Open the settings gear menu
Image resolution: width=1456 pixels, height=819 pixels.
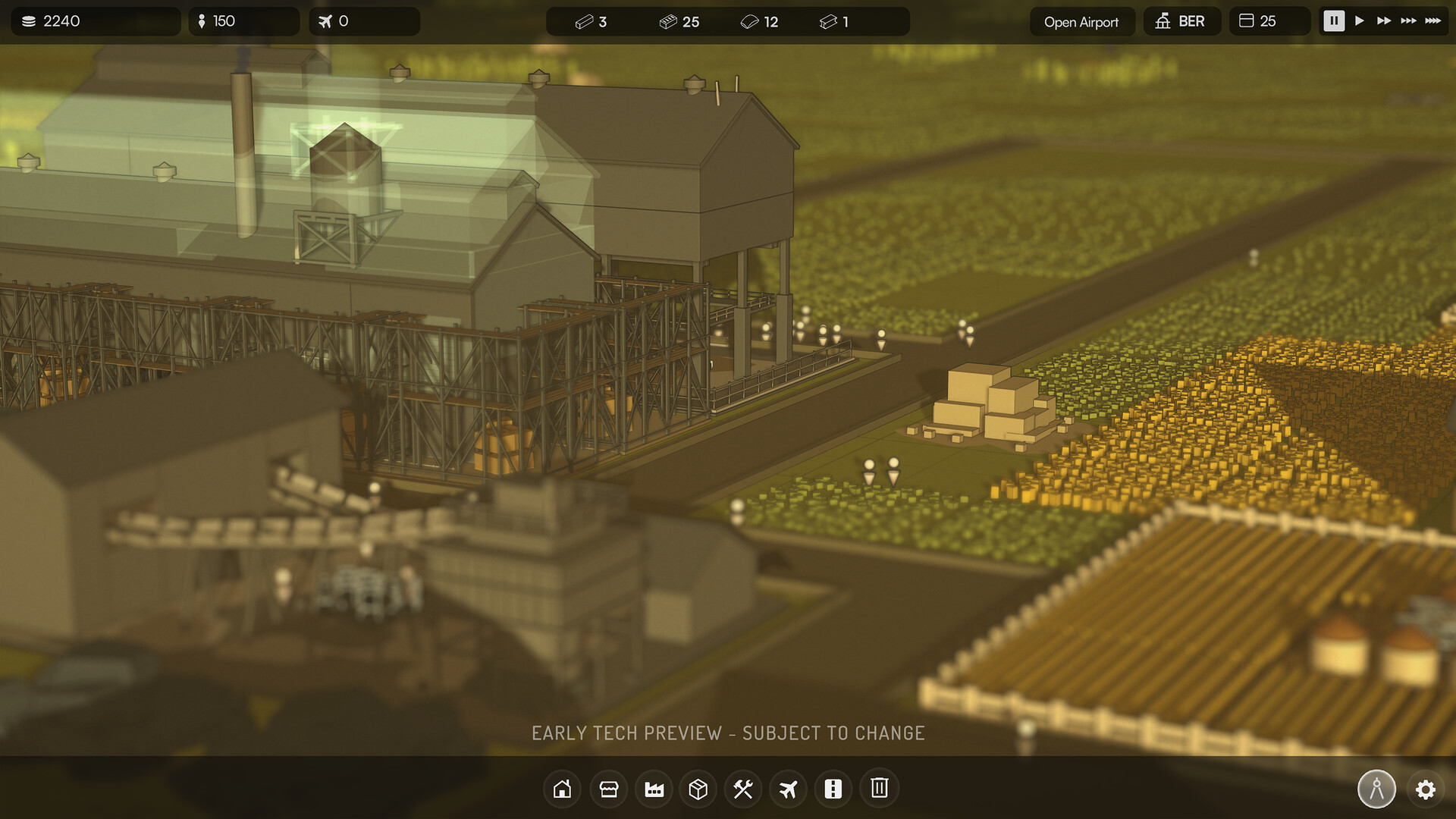click(x=1426, y=789)
